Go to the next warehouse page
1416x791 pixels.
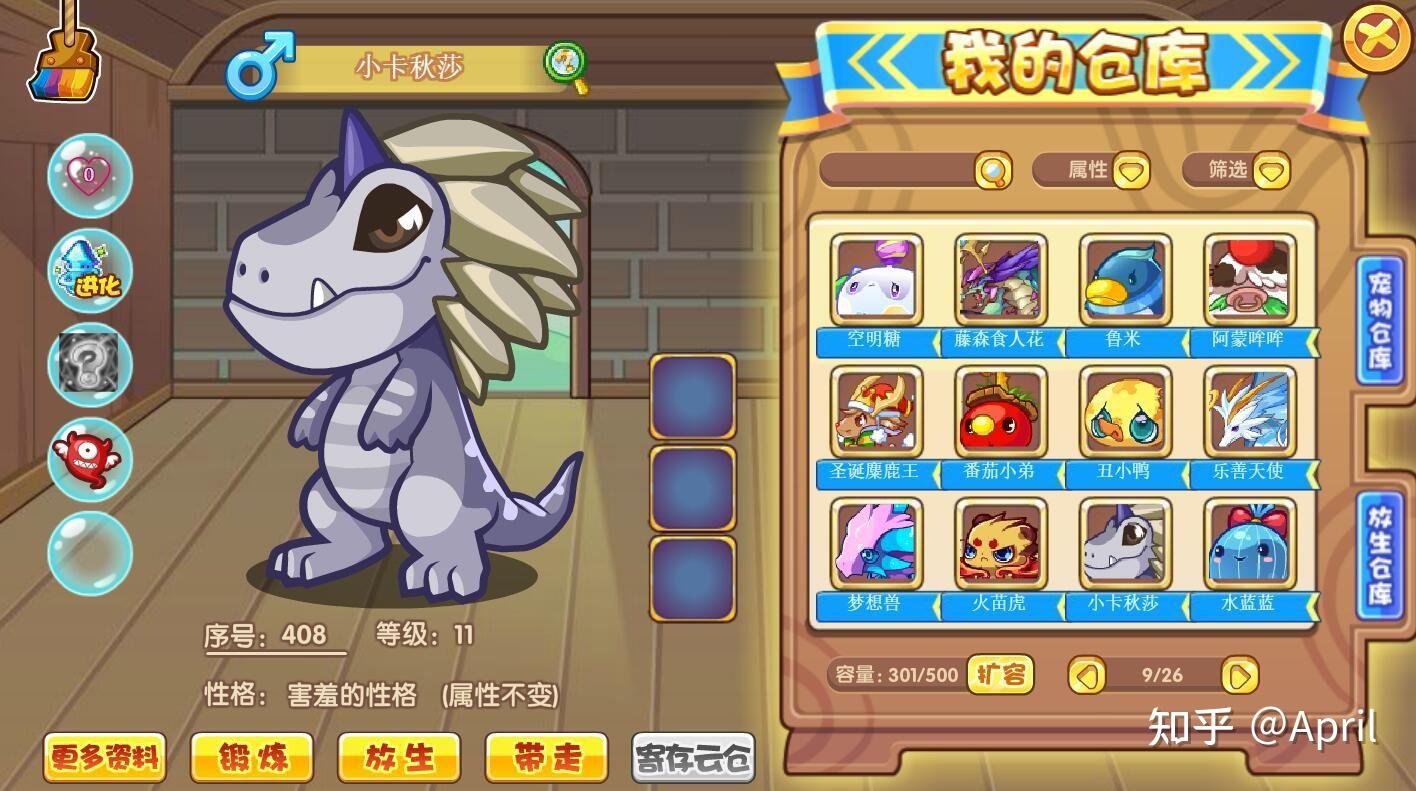coord(1239,676)
